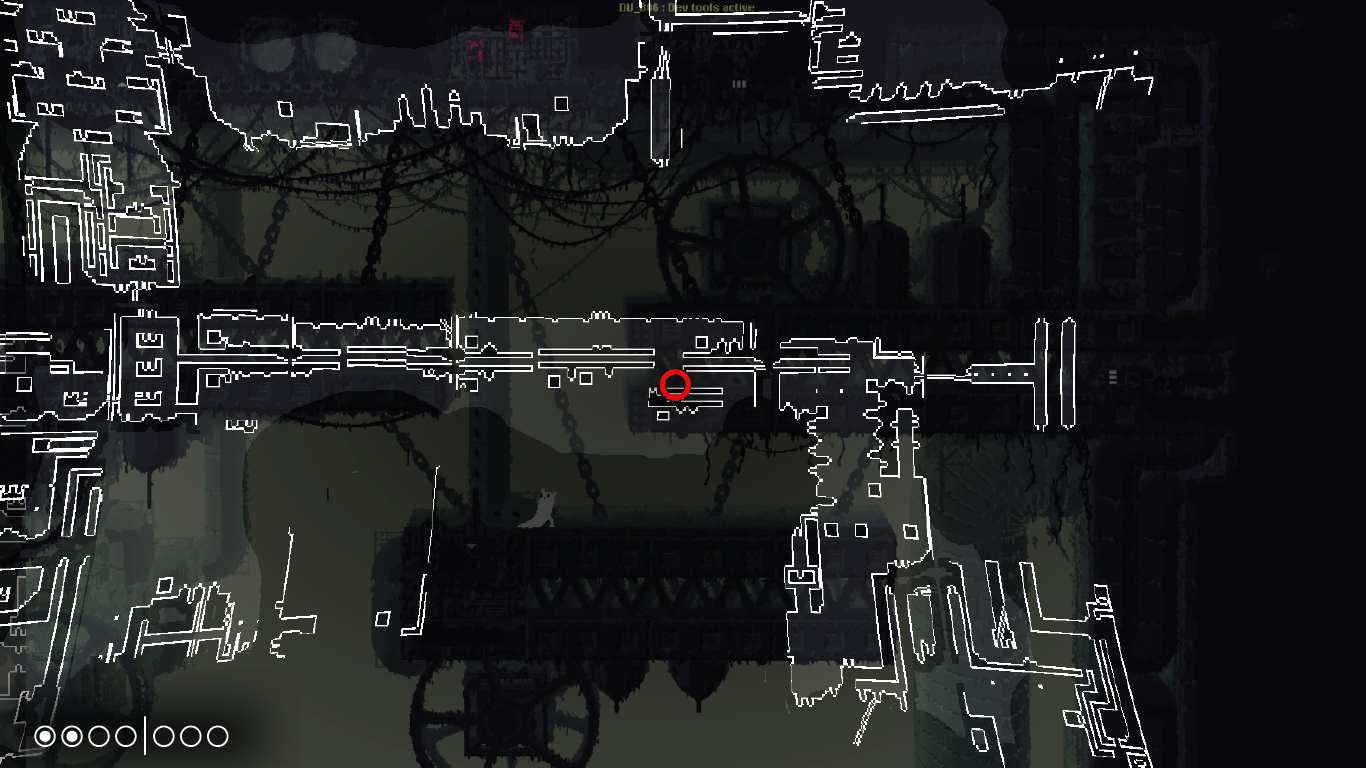Screen dimensions: 1366x768
Task: Click the 'Dev tools active' text
Action: click(x=713, y=7)
